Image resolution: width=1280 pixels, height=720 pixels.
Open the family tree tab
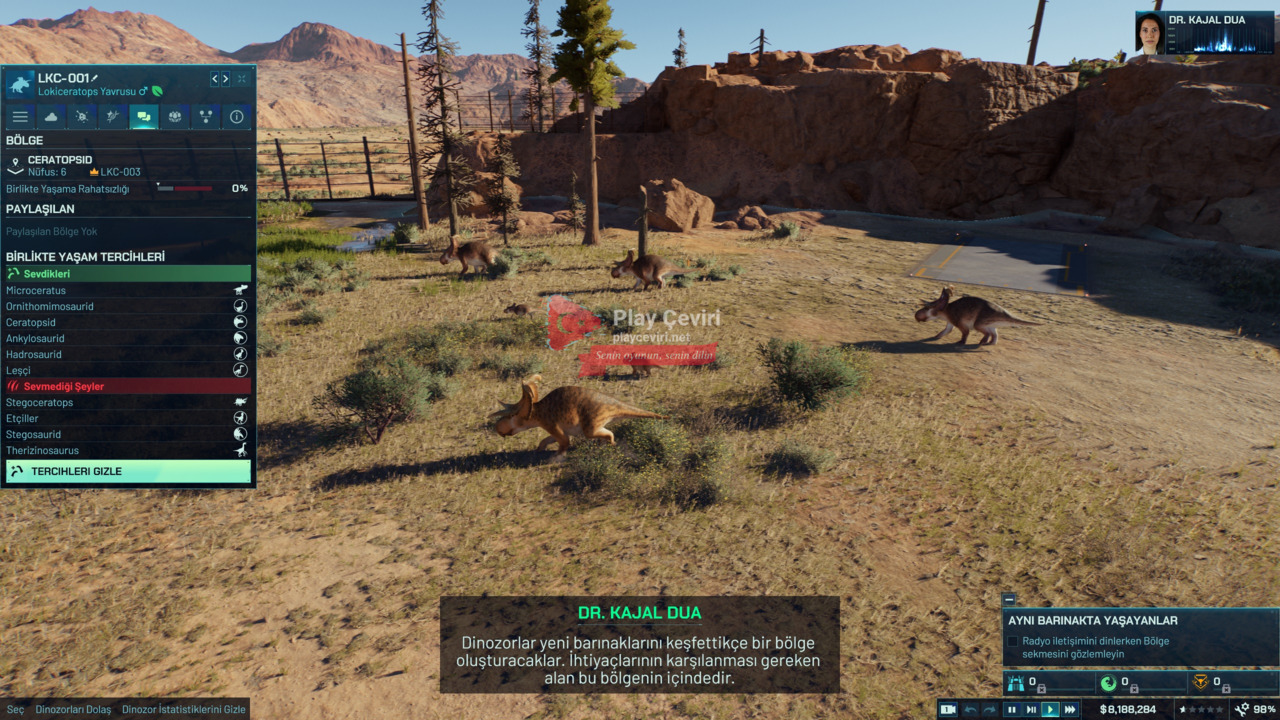(206, 117)
